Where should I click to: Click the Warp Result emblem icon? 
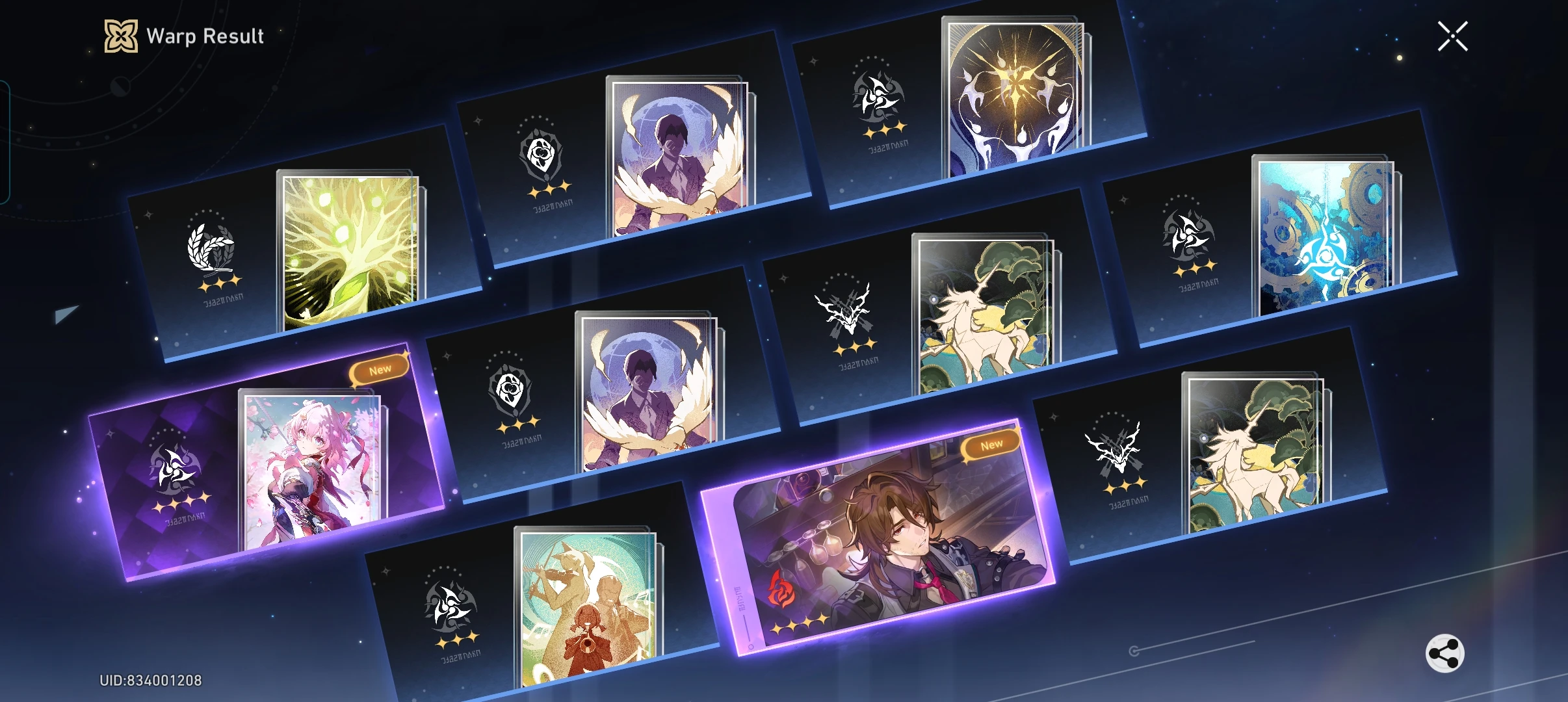tap(120, 35)
